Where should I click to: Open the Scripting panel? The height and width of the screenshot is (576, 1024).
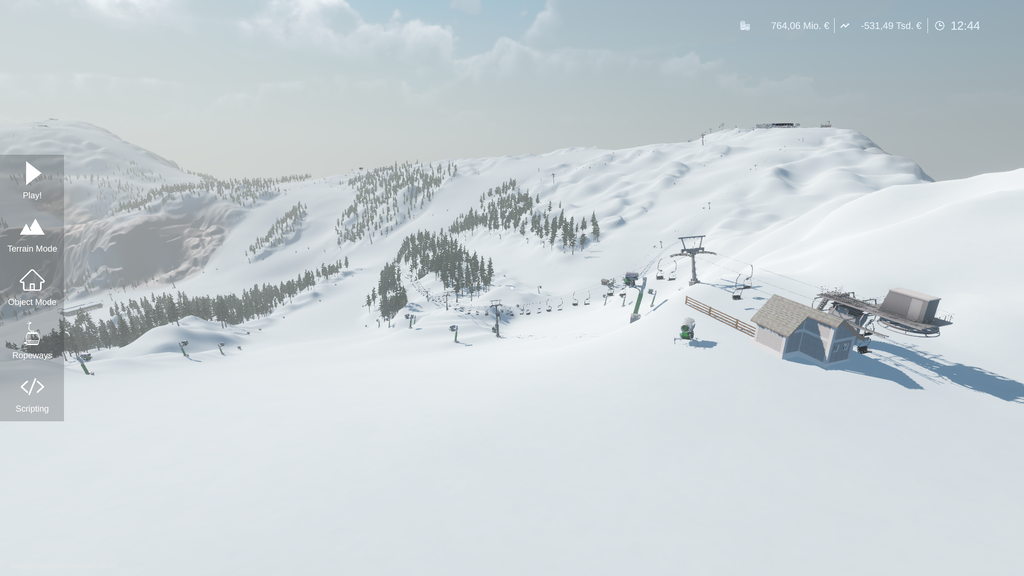[x=32, y=394]
